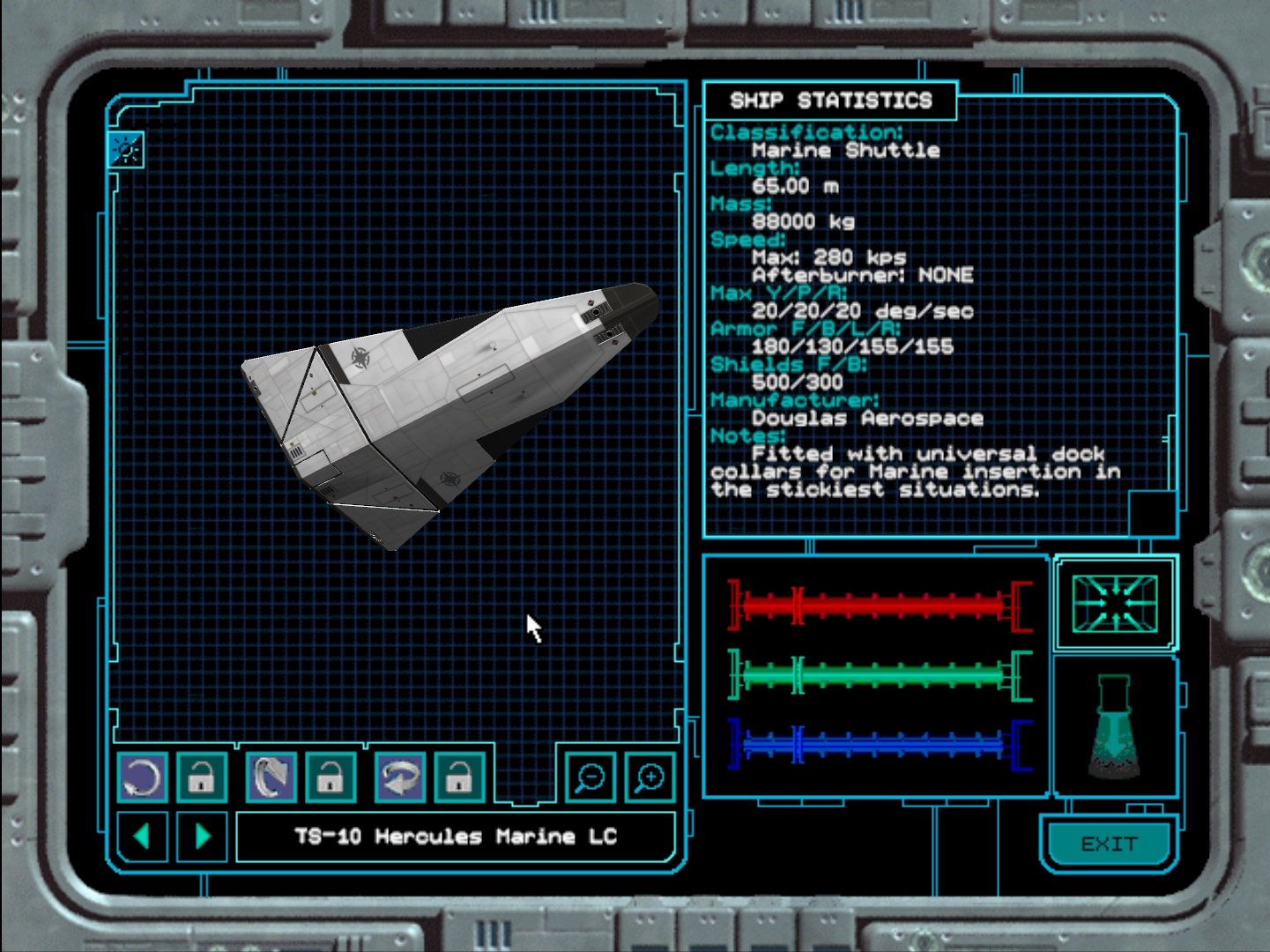This screenshot has height=952, width=1270.
Task: Adjust the red color slider
Action: tap(880, 606)
